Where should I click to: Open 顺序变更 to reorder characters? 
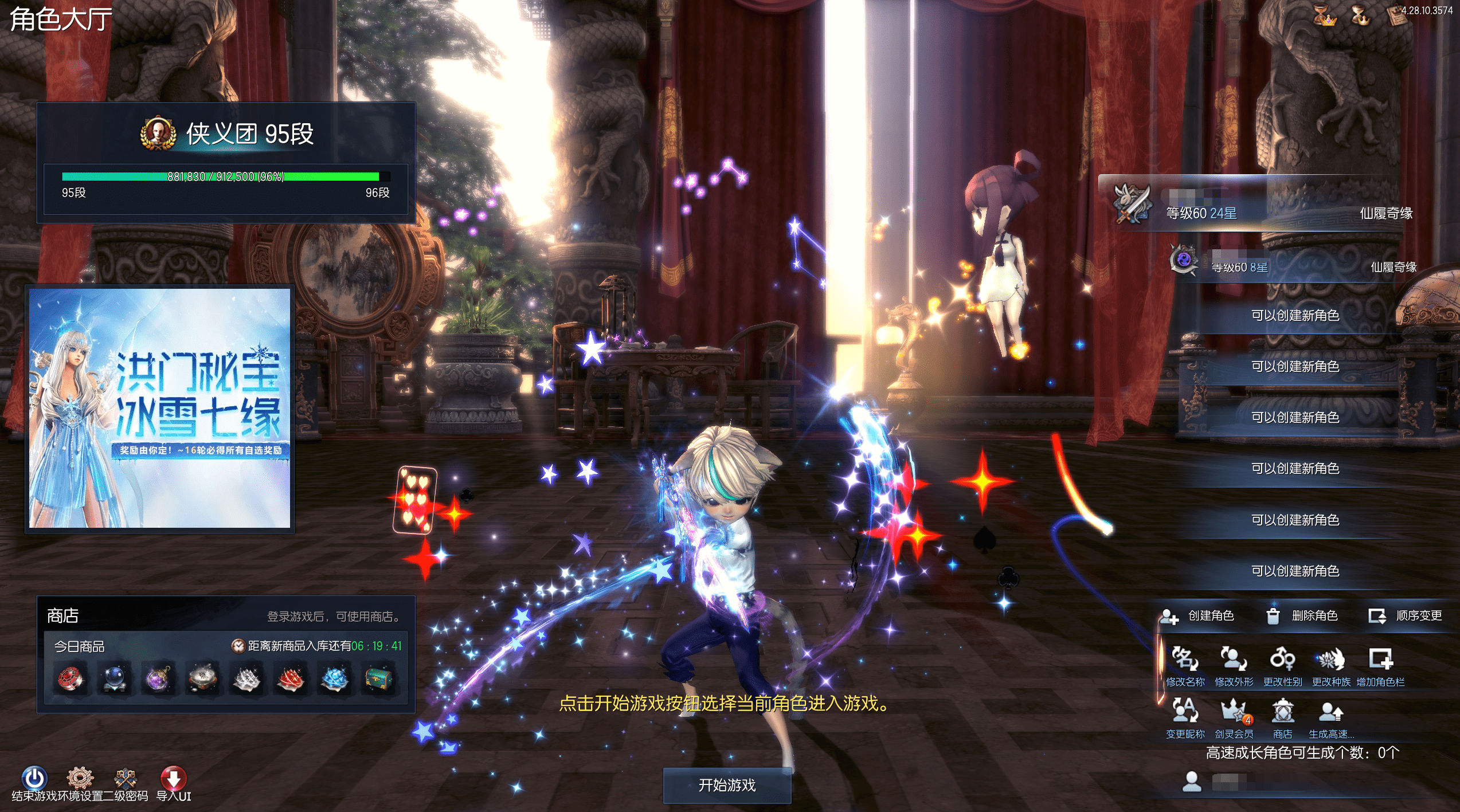pos(1405,616)
